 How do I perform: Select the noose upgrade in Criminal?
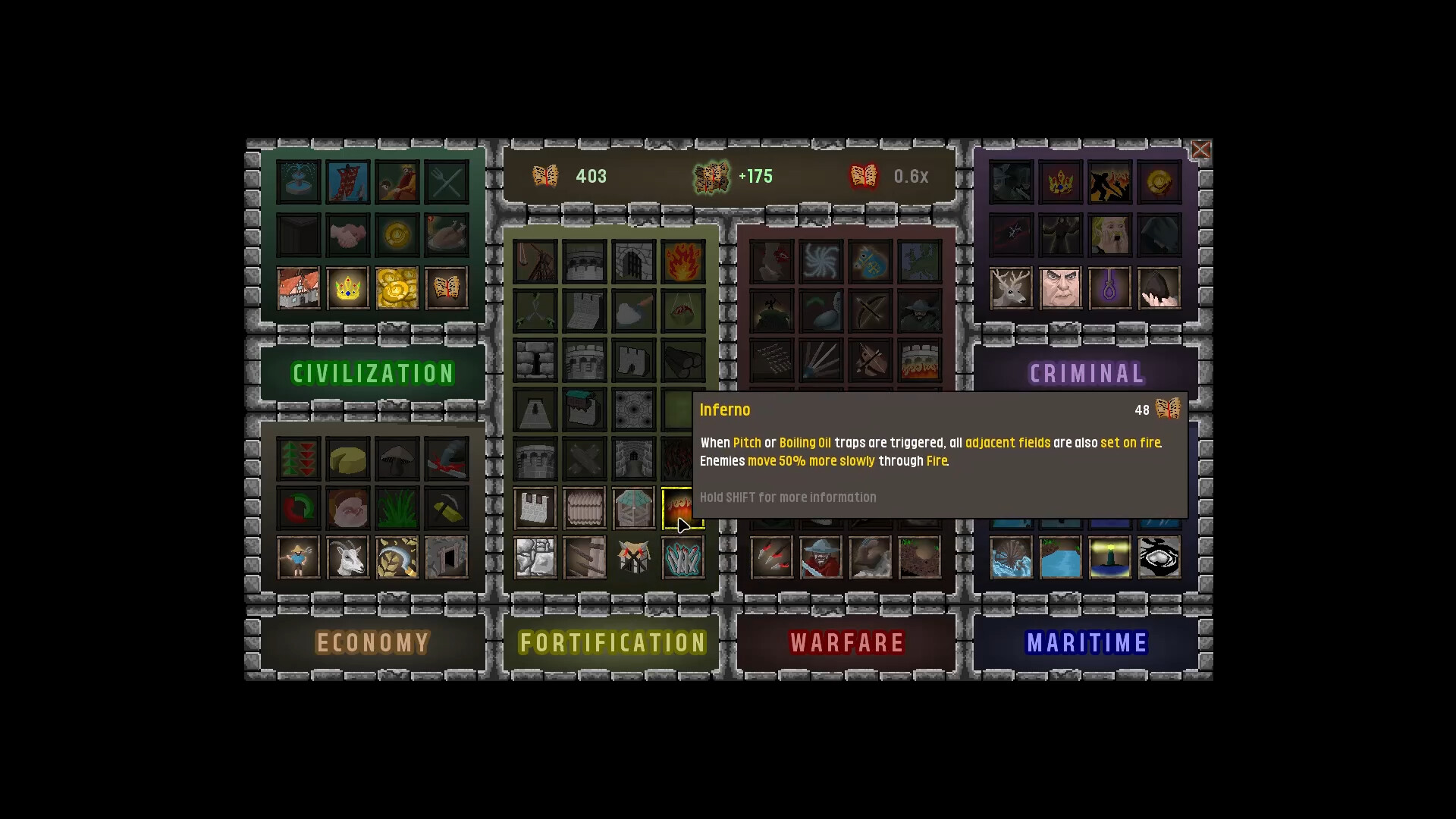click(x=1110, y=288)
